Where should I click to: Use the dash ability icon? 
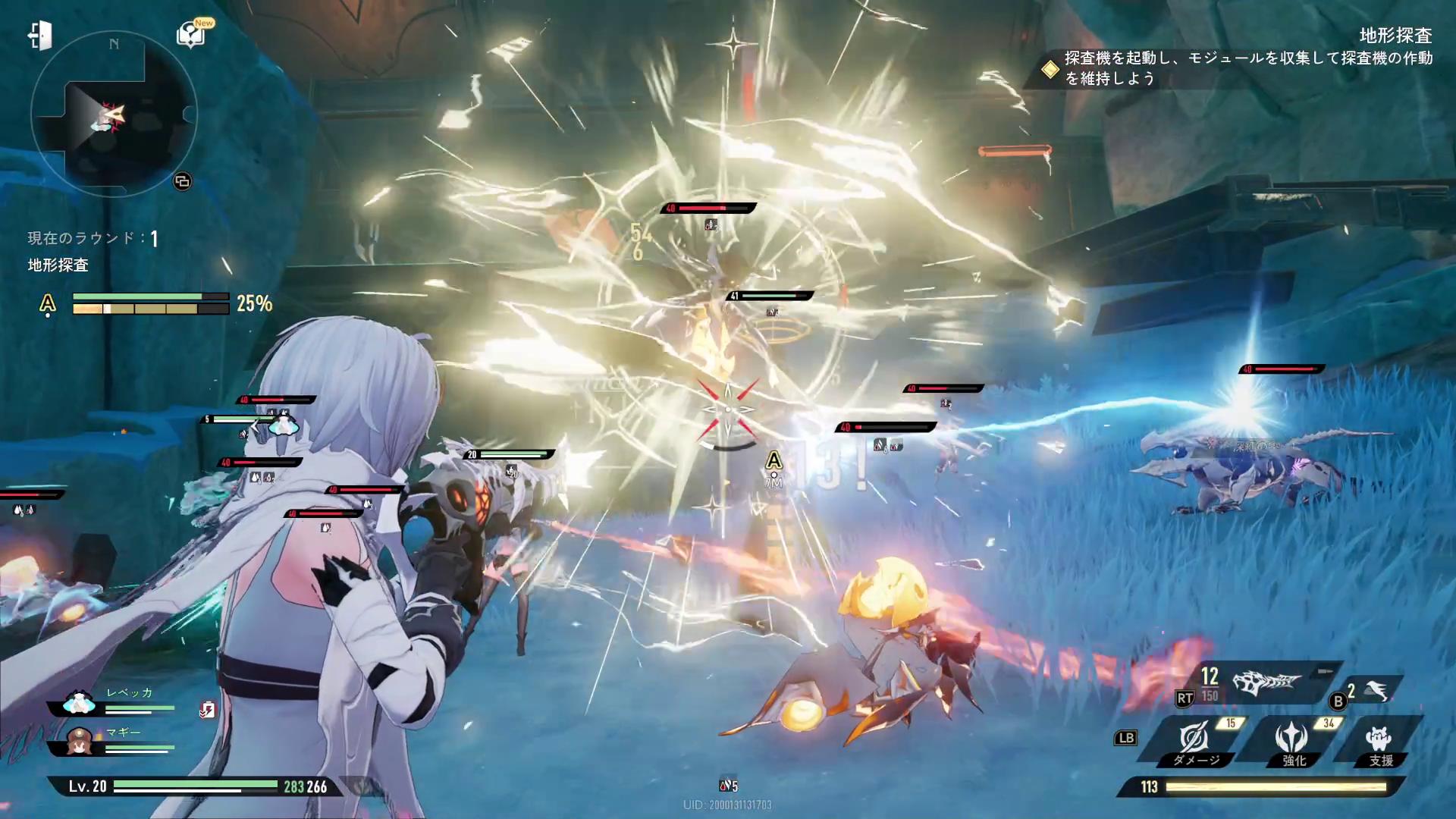coord(1376,690)
